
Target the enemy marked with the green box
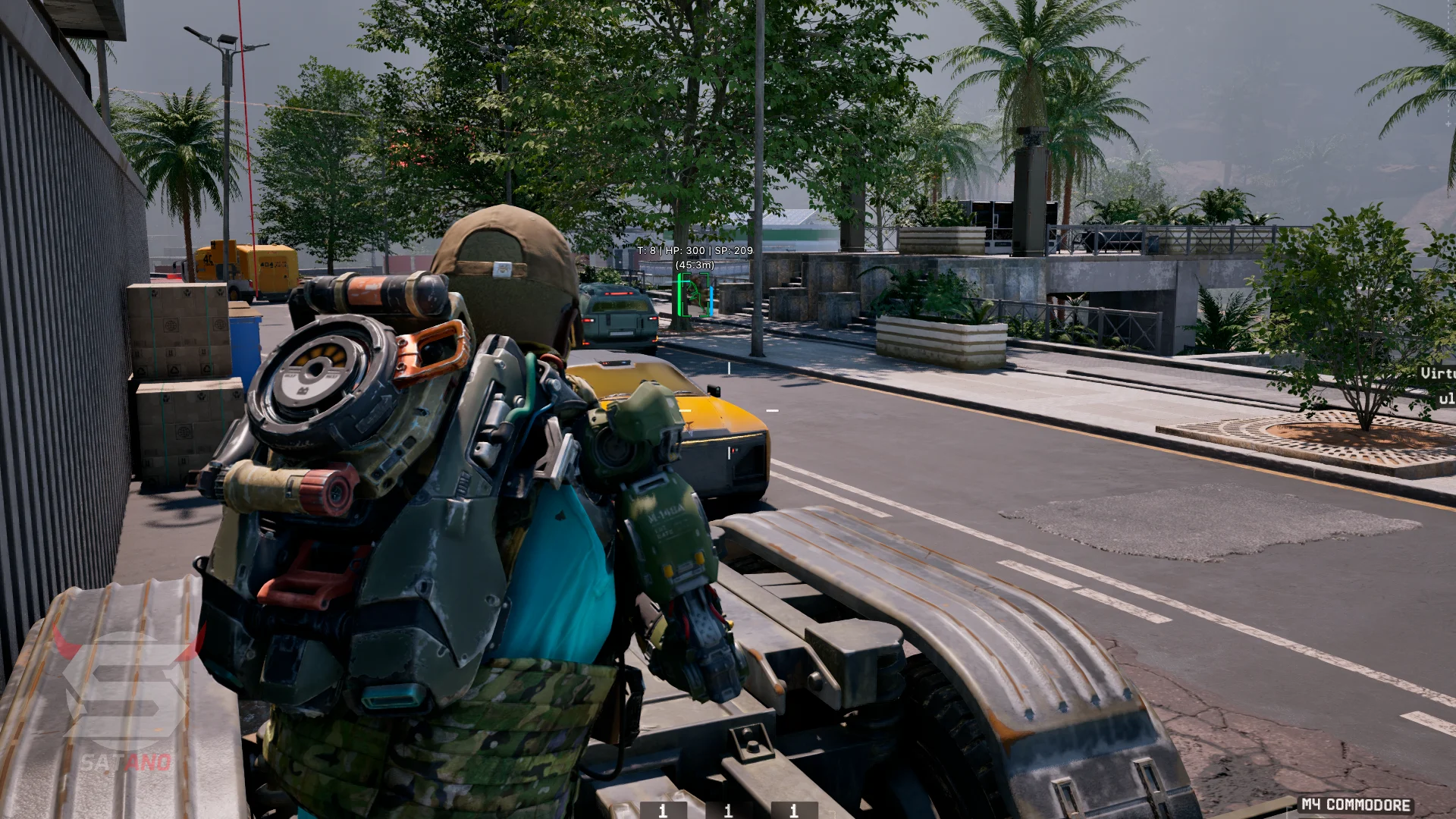pos(693,295)
